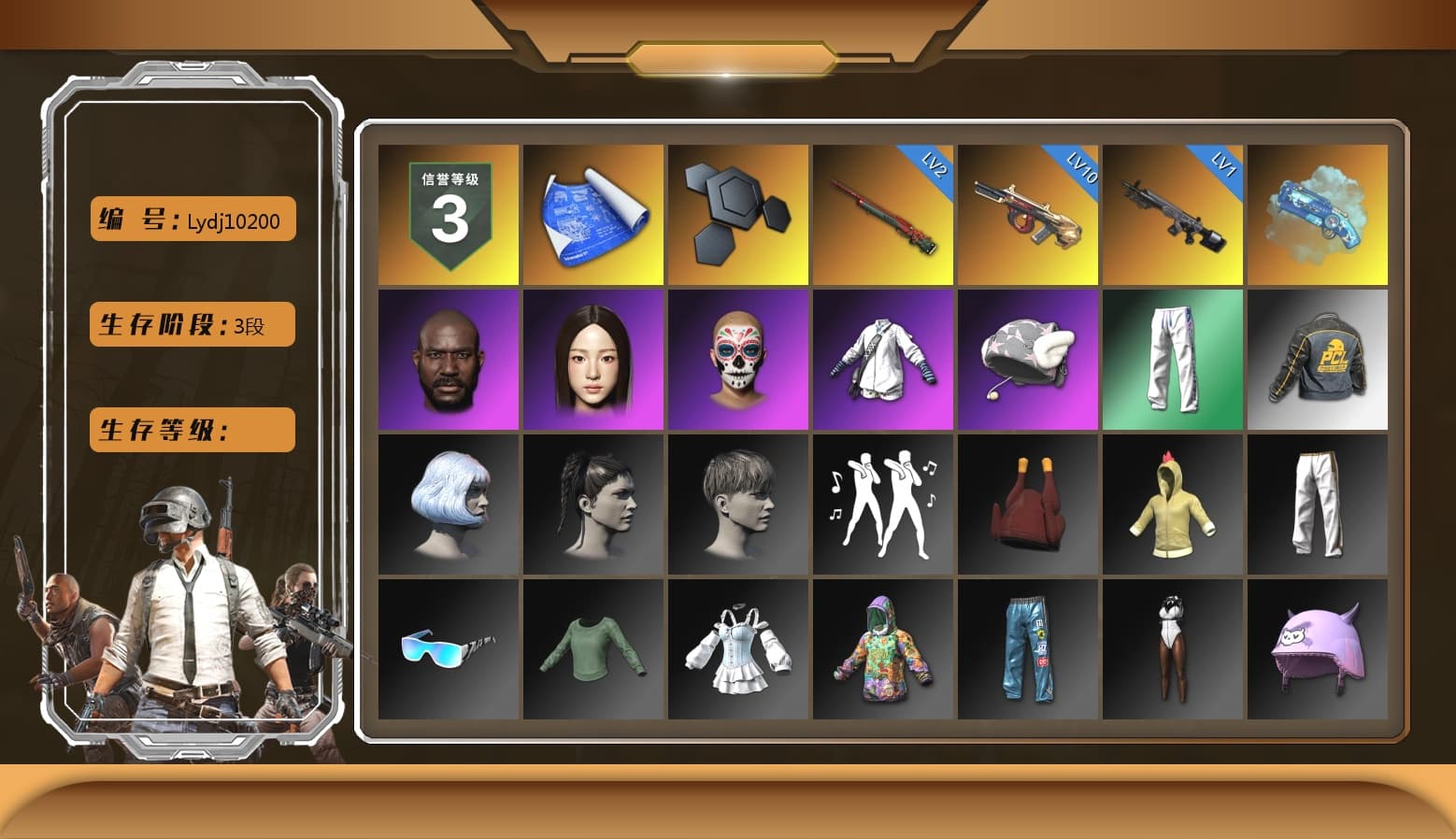The image size is (1456, 839).
Task: Select the white bob hairstyle
Action: pos(448,505)
